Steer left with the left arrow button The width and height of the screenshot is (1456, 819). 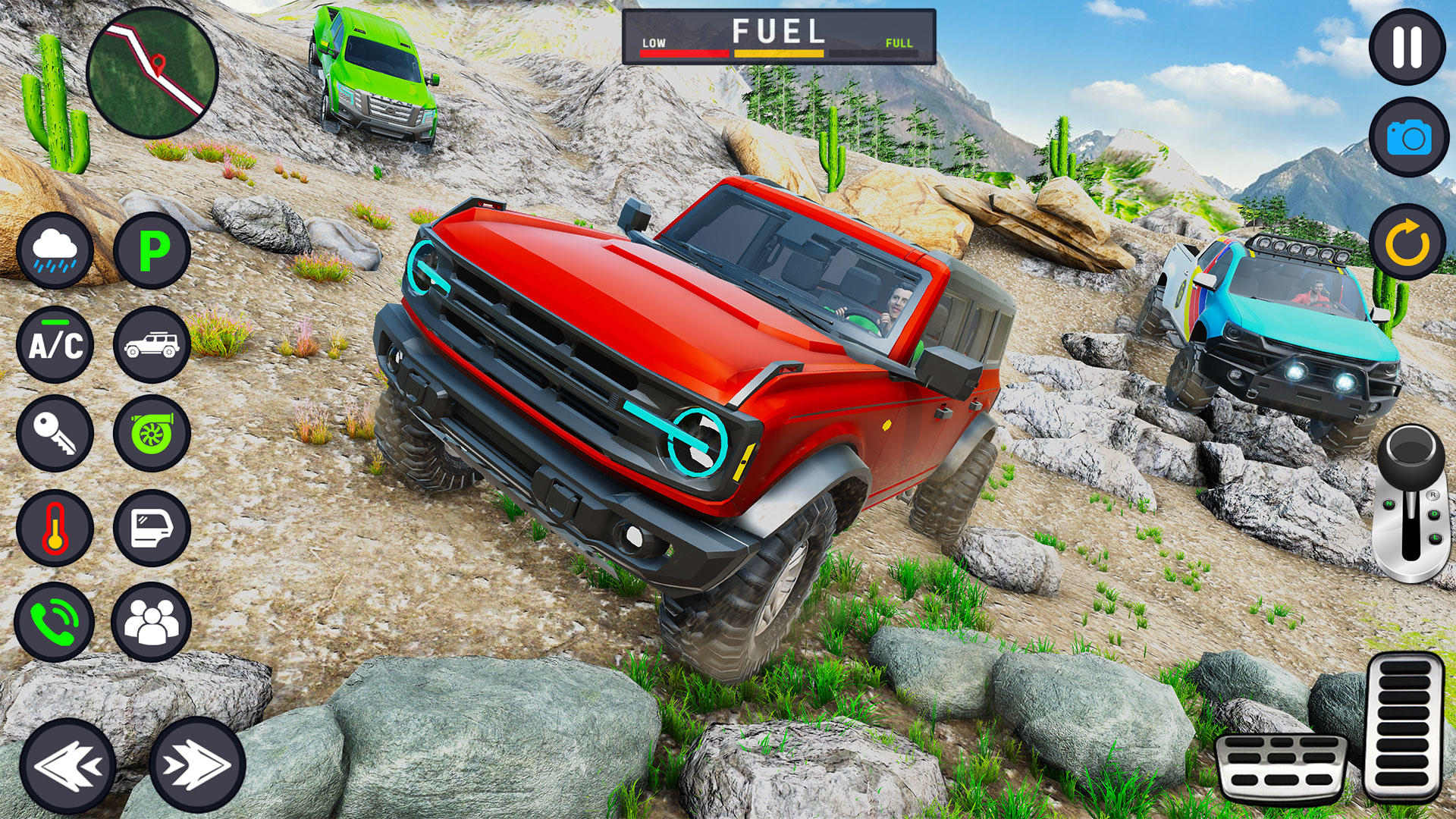pos(67,764)
